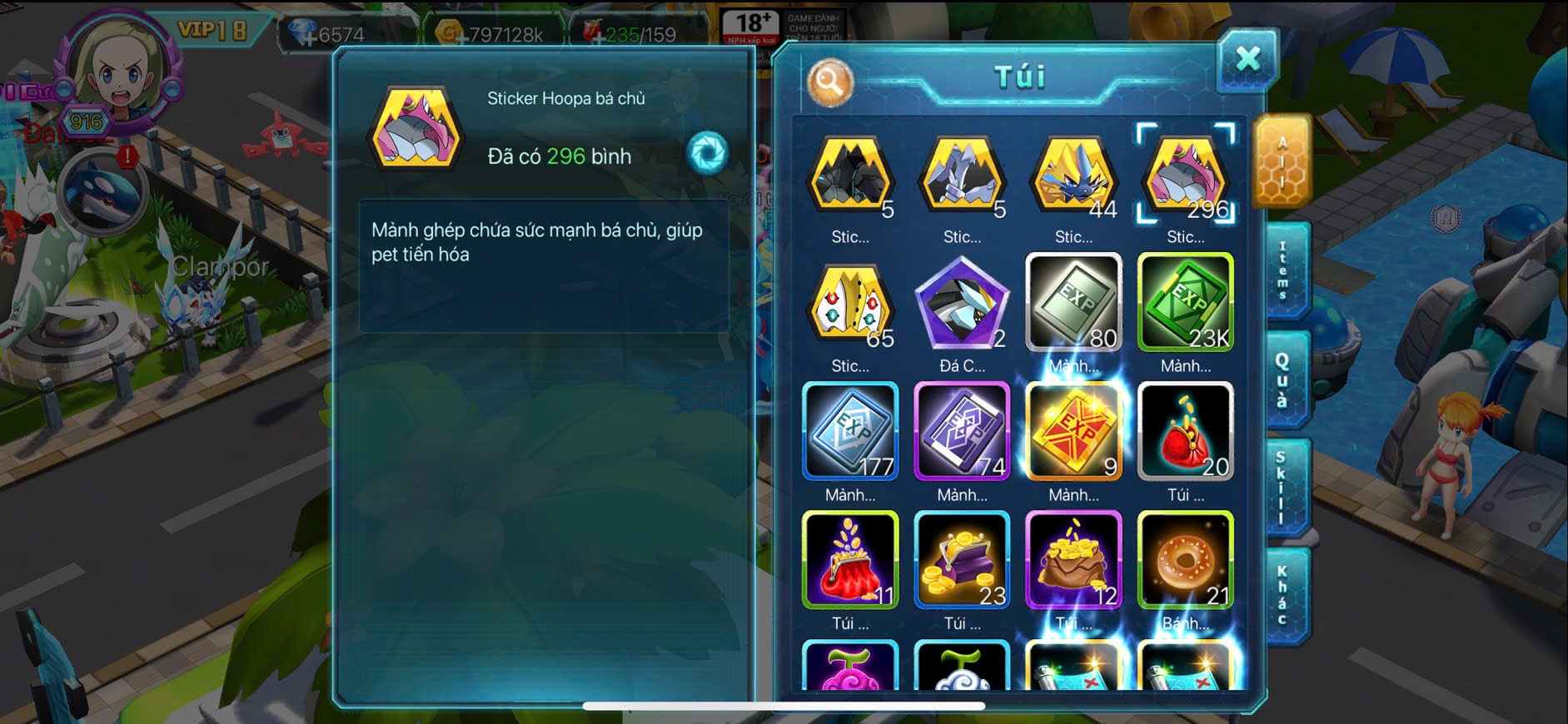Select the gold EXP card with 9
The height and width of the screenshot is (724, 1568).
point(1073,432)
